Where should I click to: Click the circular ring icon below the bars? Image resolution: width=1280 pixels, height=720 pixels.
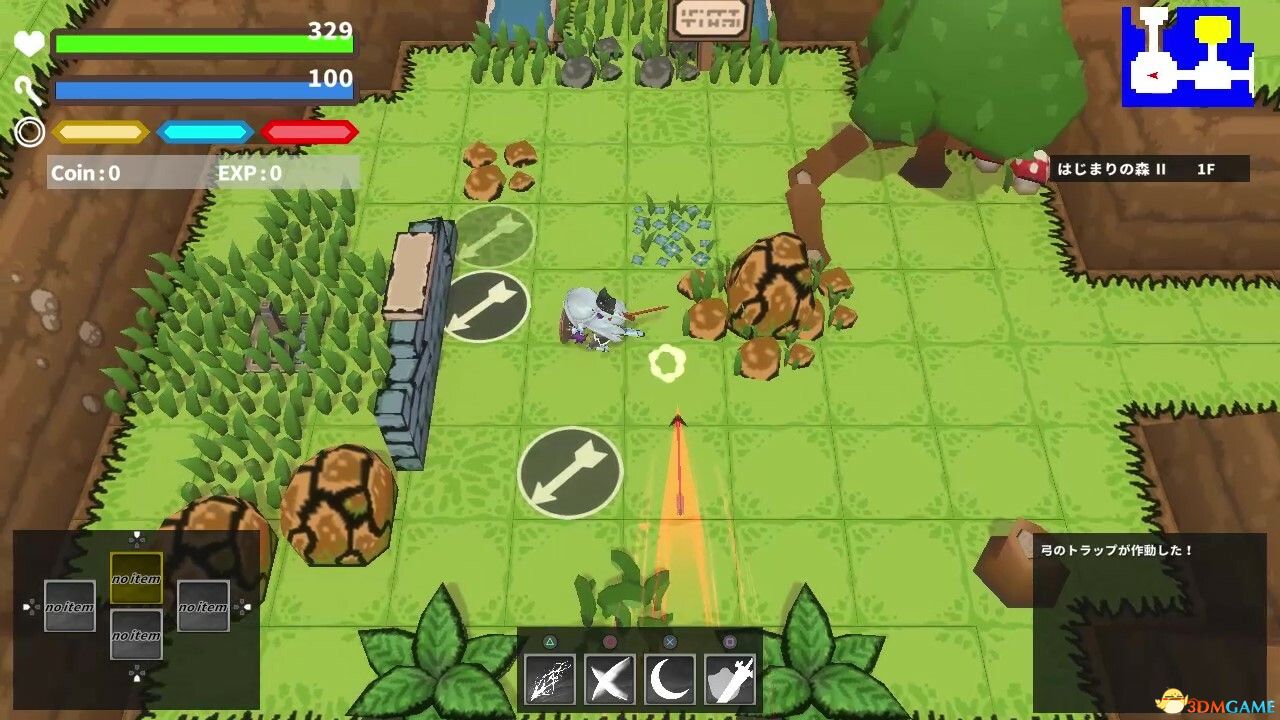click(29, 130)
